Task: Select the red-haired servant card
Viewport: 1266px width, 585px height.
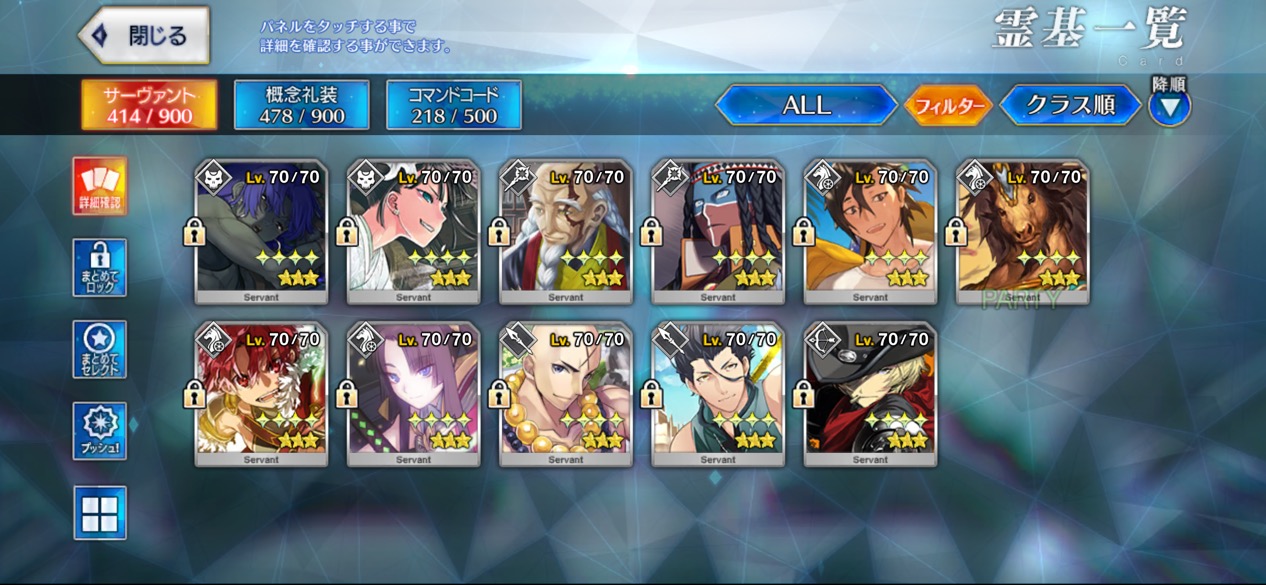Action: click(261, 394)
